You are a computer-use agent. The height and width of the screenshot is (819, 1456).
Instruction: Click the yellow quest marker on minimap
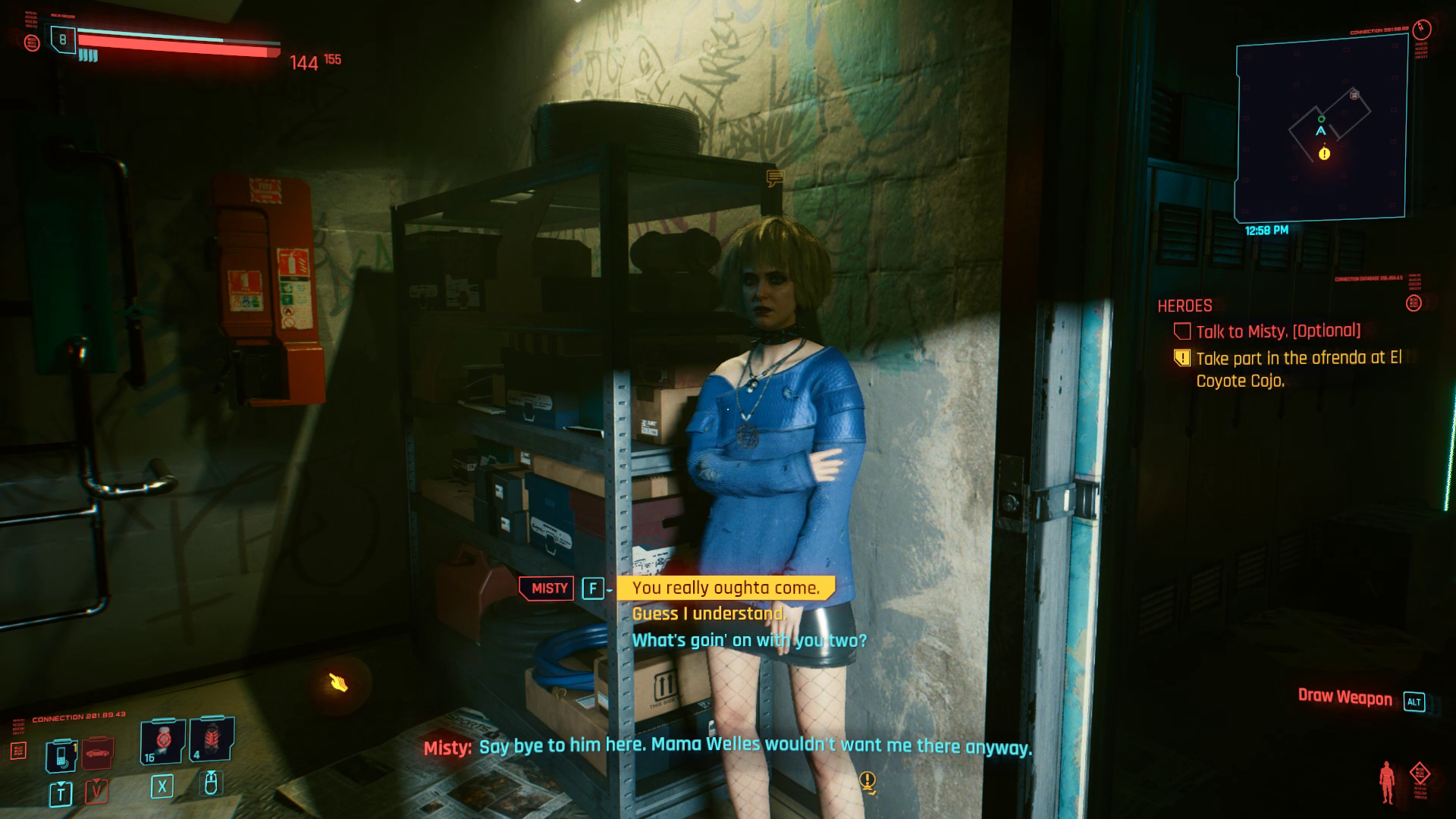(1324, 154)
